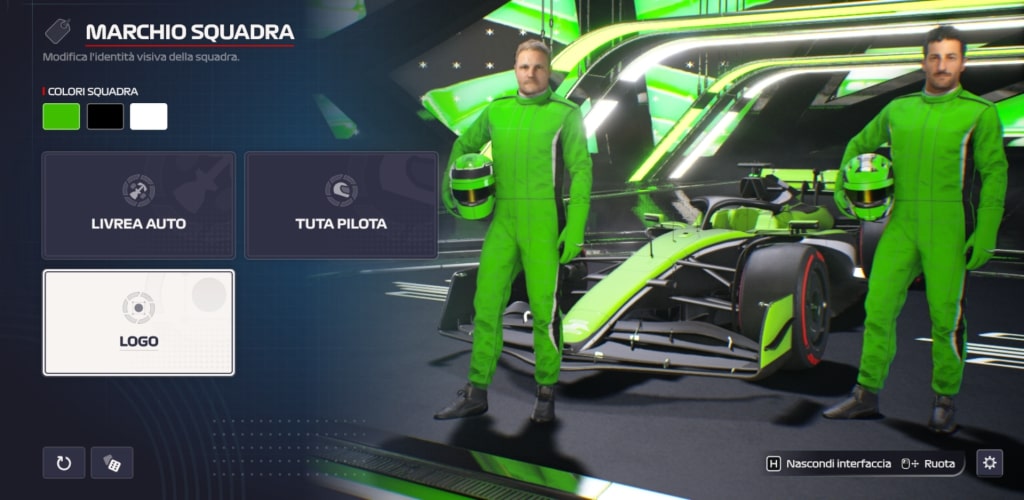Screen dimensions: 1024x500
Task: Click the circular arrow reset button
Action: pyautogui.click(x=64, y=463)
